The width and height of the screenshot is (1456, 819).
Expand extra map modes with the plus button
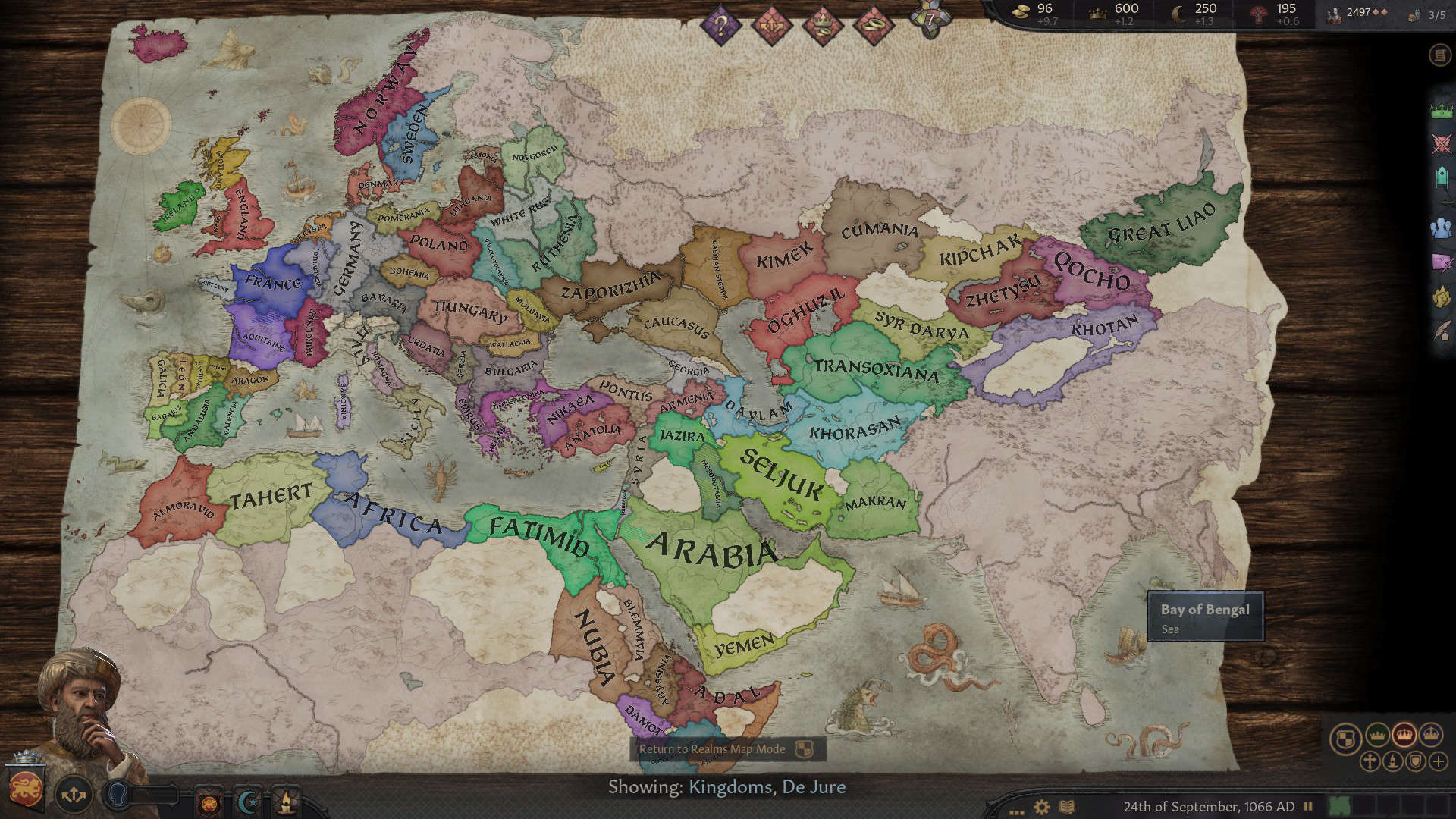tap(1439, 761)
